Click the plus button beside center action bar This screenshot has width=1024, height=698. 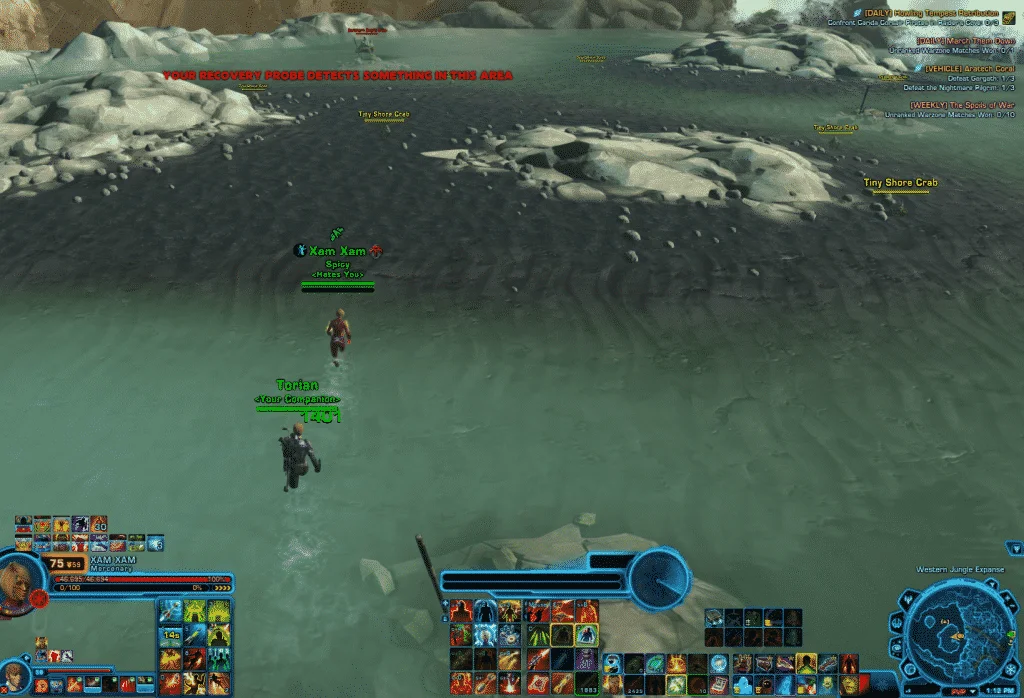(443, 604)
